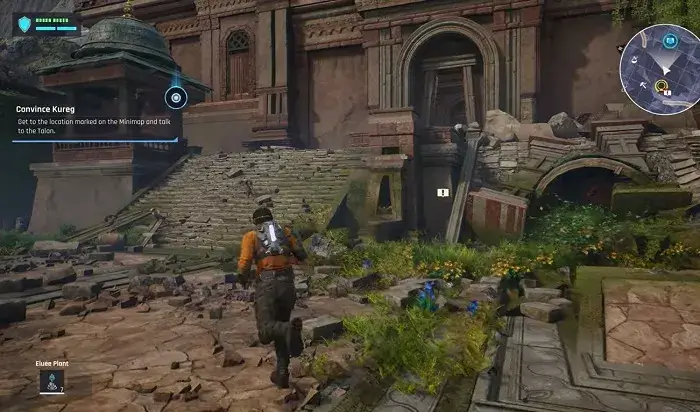The width and height of the screenshot is (700, 412).
Task: Open the circular minimap
Action: point(657,68)
